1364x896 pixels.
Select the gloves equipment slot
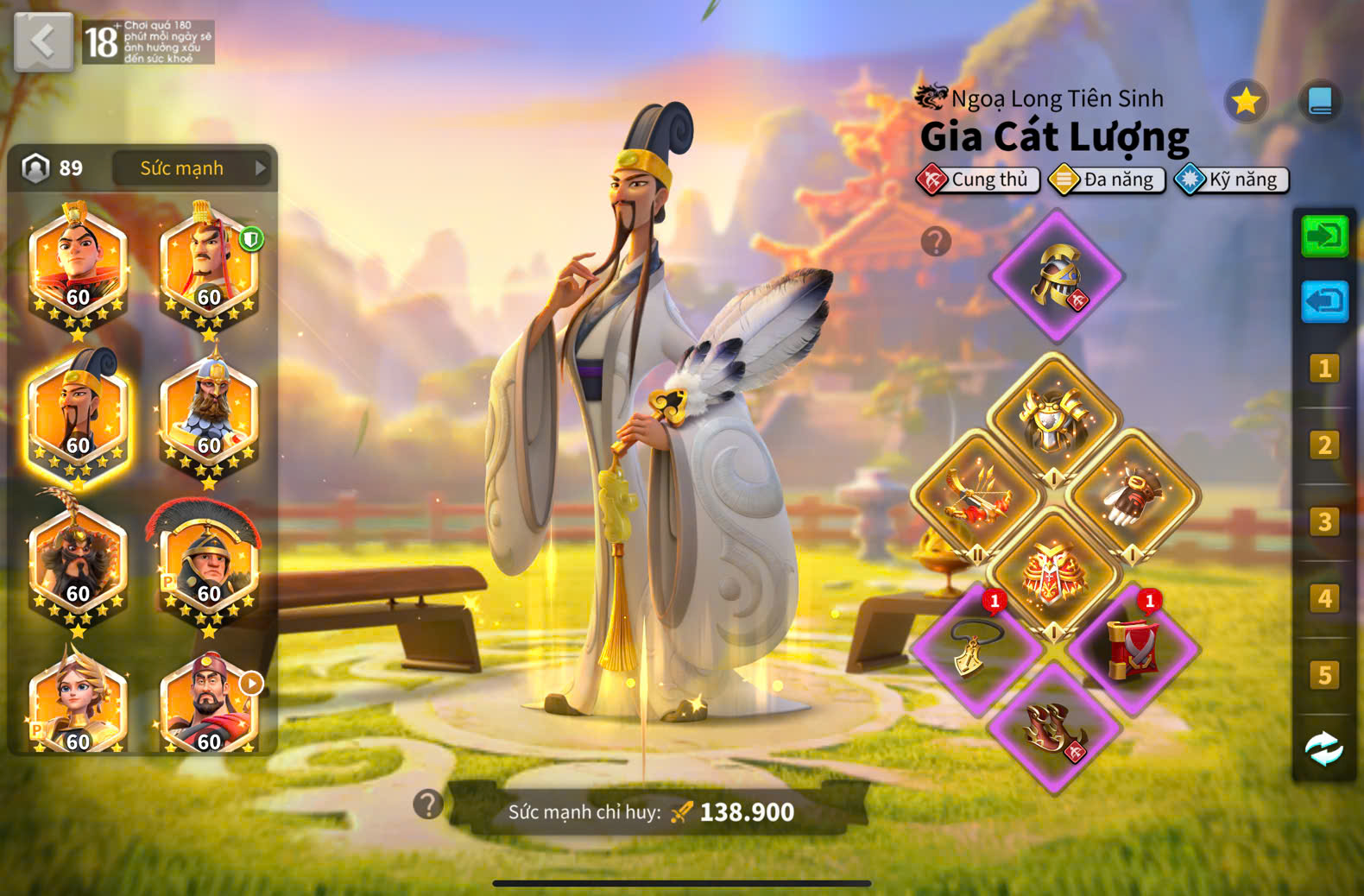[1133, 496]
